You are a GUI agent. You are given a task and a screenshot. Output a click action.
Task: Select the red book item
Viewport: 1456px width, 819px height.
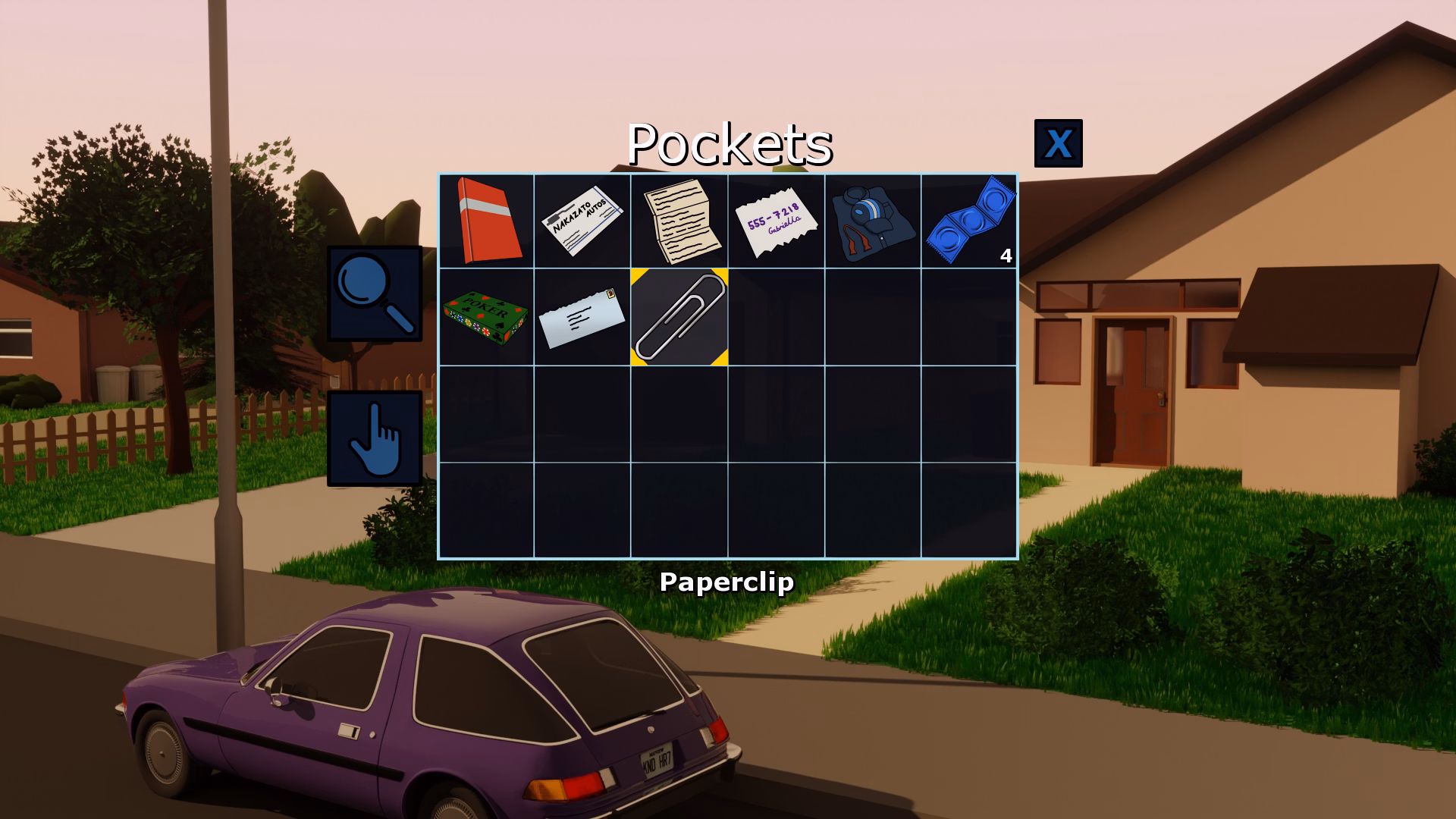pyautogui.click(x=486, y=221)
